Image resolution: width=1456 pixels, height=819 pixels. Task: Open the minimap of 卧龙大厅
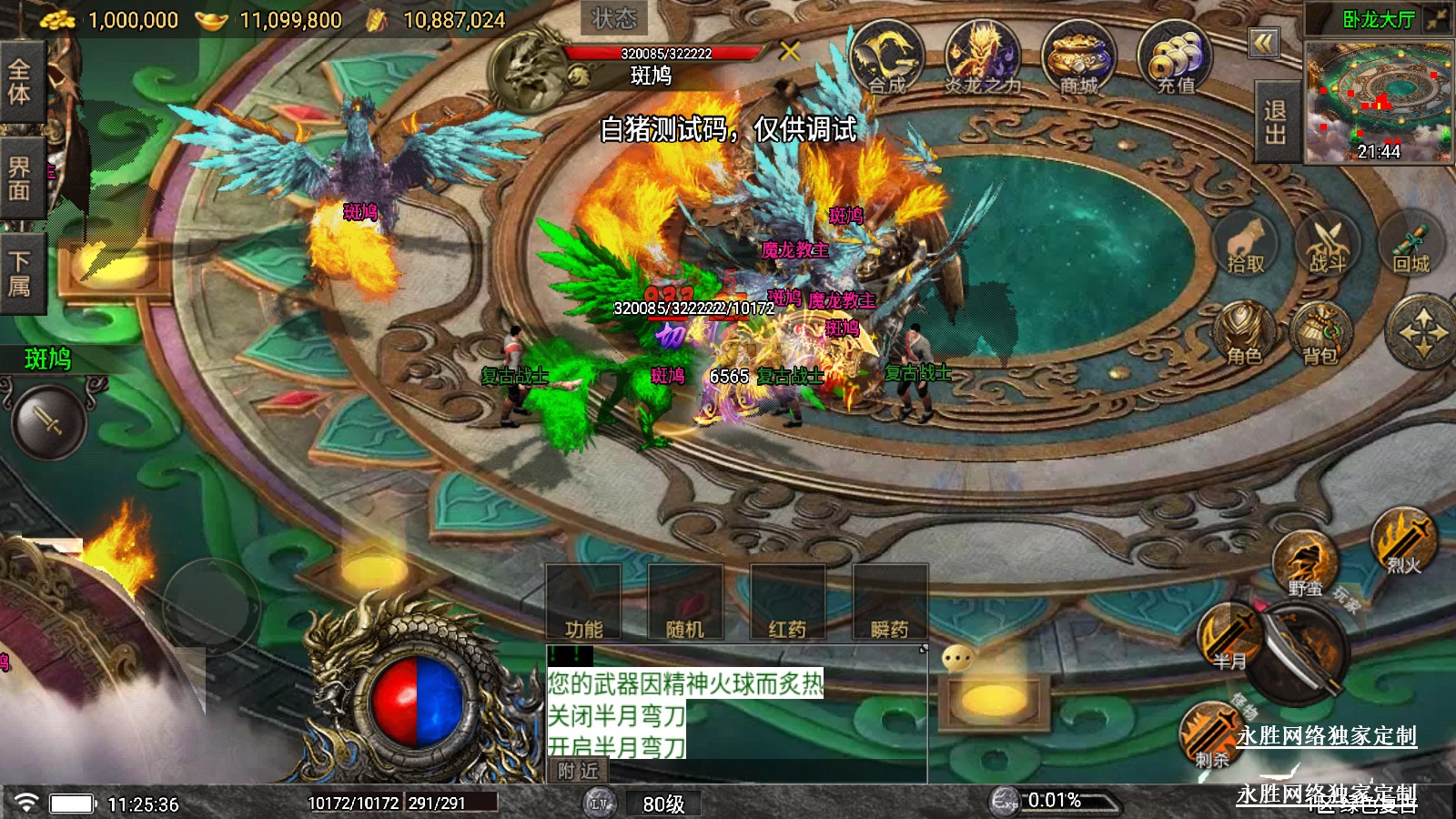point(1378,100)
